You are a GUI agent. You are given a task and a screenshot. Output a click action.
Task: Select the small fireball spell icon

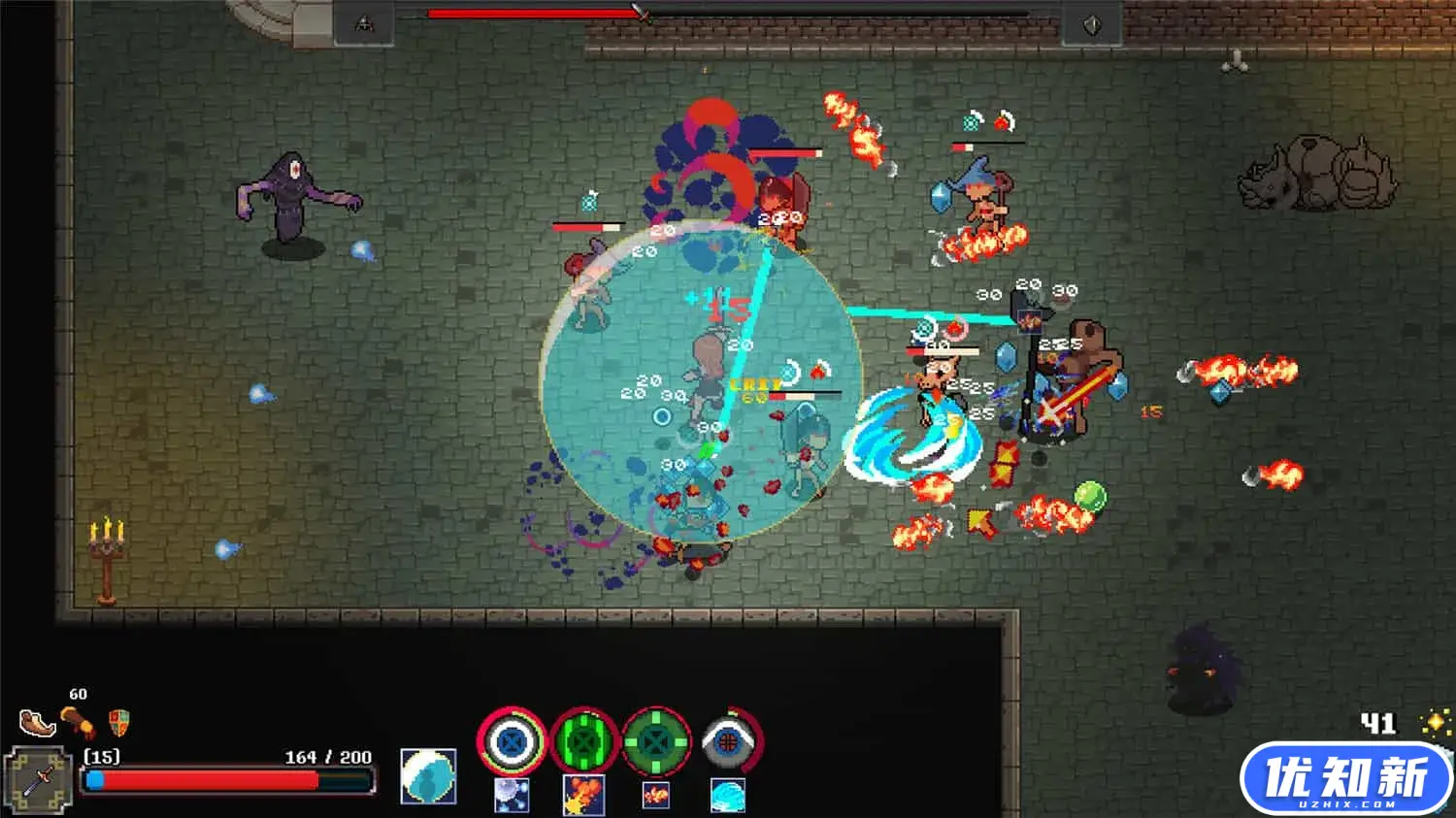656,796
